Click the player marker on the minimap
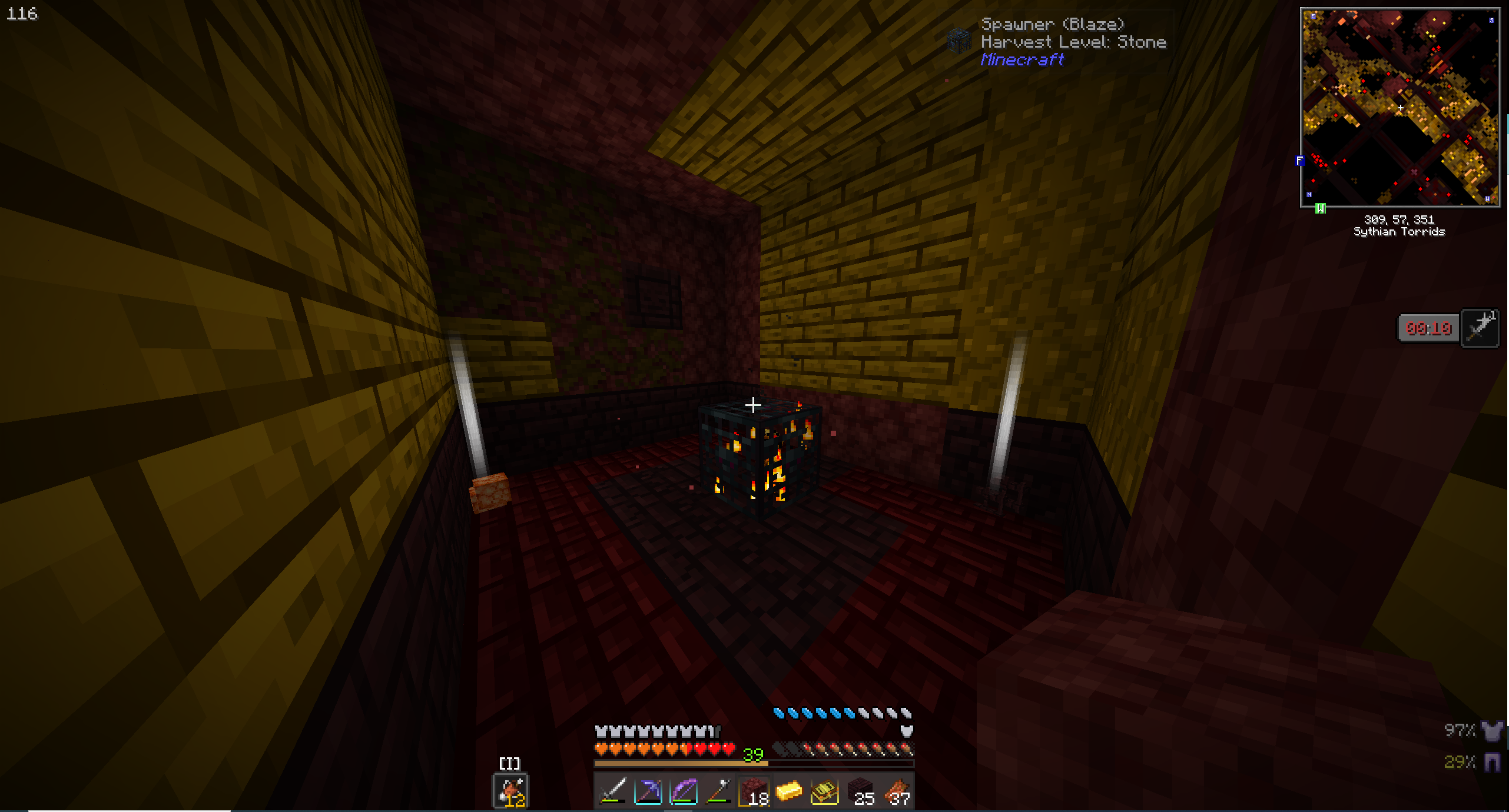Screen dimensions: 1509x812 [1400, 108]
